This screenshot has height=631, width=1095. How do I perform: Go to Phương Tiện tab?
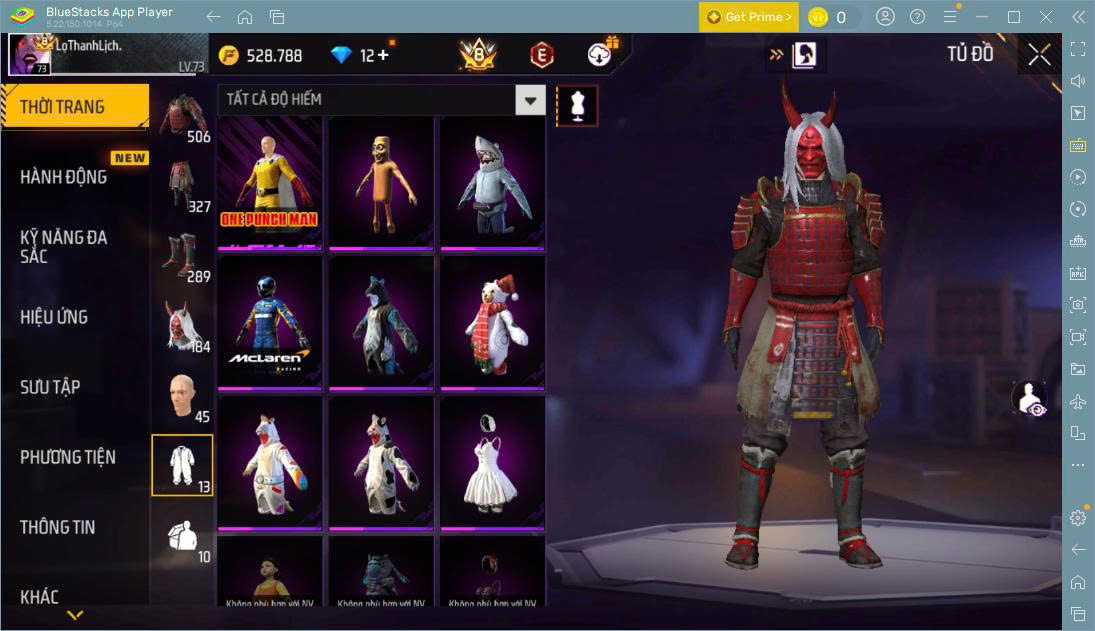pyautogui.click(x=68, y=457)
